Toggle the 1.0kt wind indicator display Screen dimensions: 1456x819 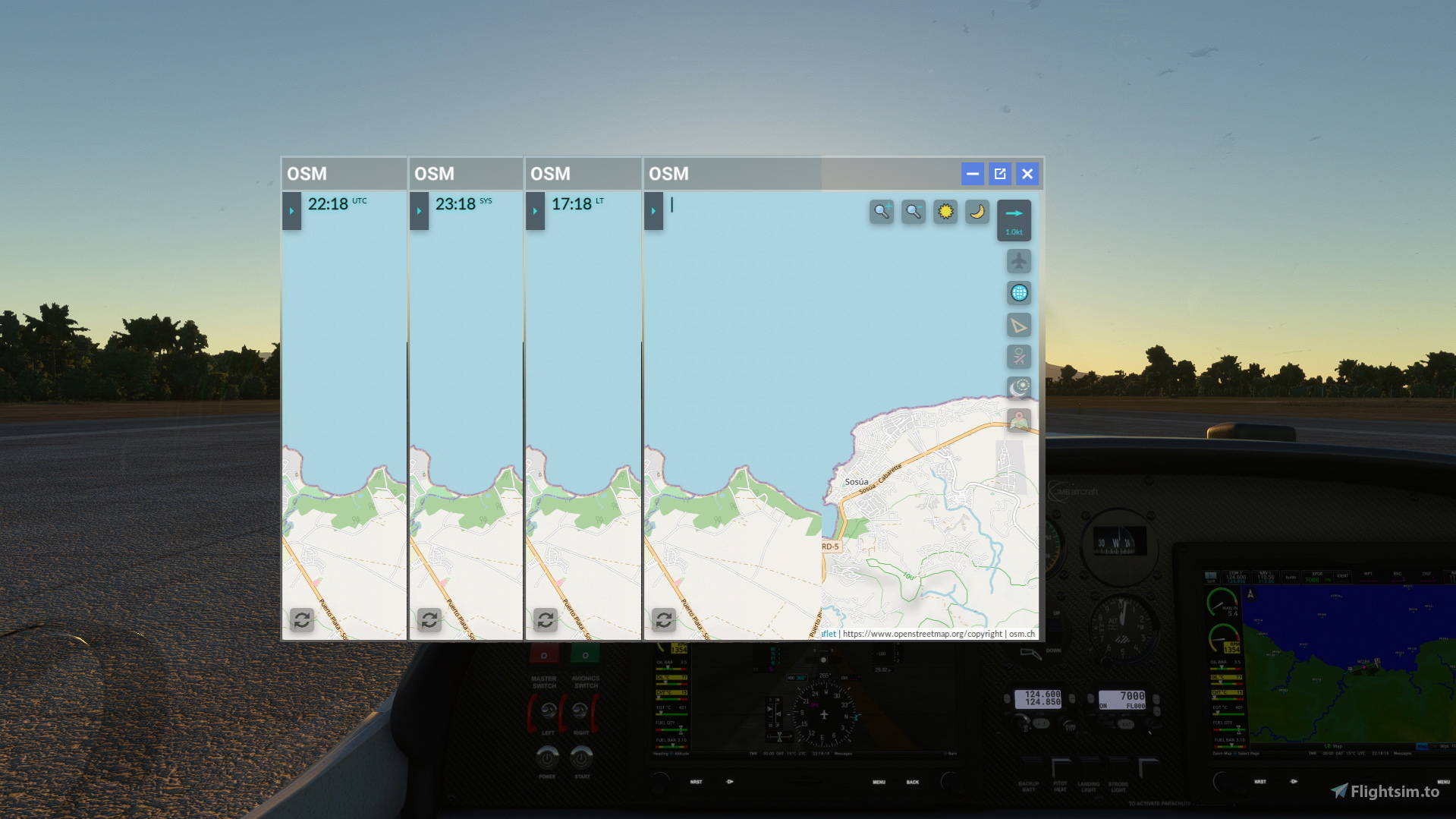pos(1014,219)
